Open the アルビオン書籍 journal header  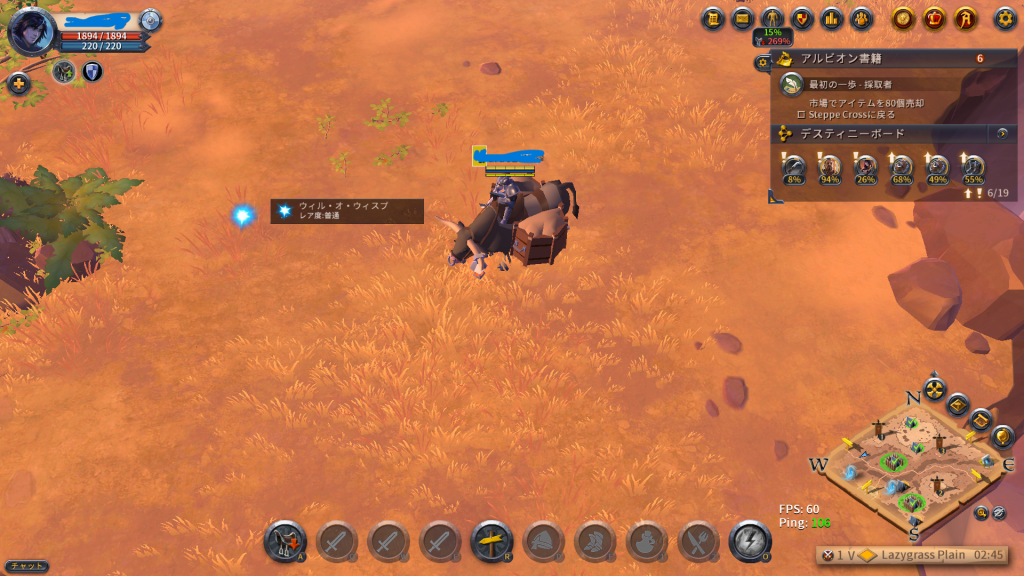(x=880, y=59)
